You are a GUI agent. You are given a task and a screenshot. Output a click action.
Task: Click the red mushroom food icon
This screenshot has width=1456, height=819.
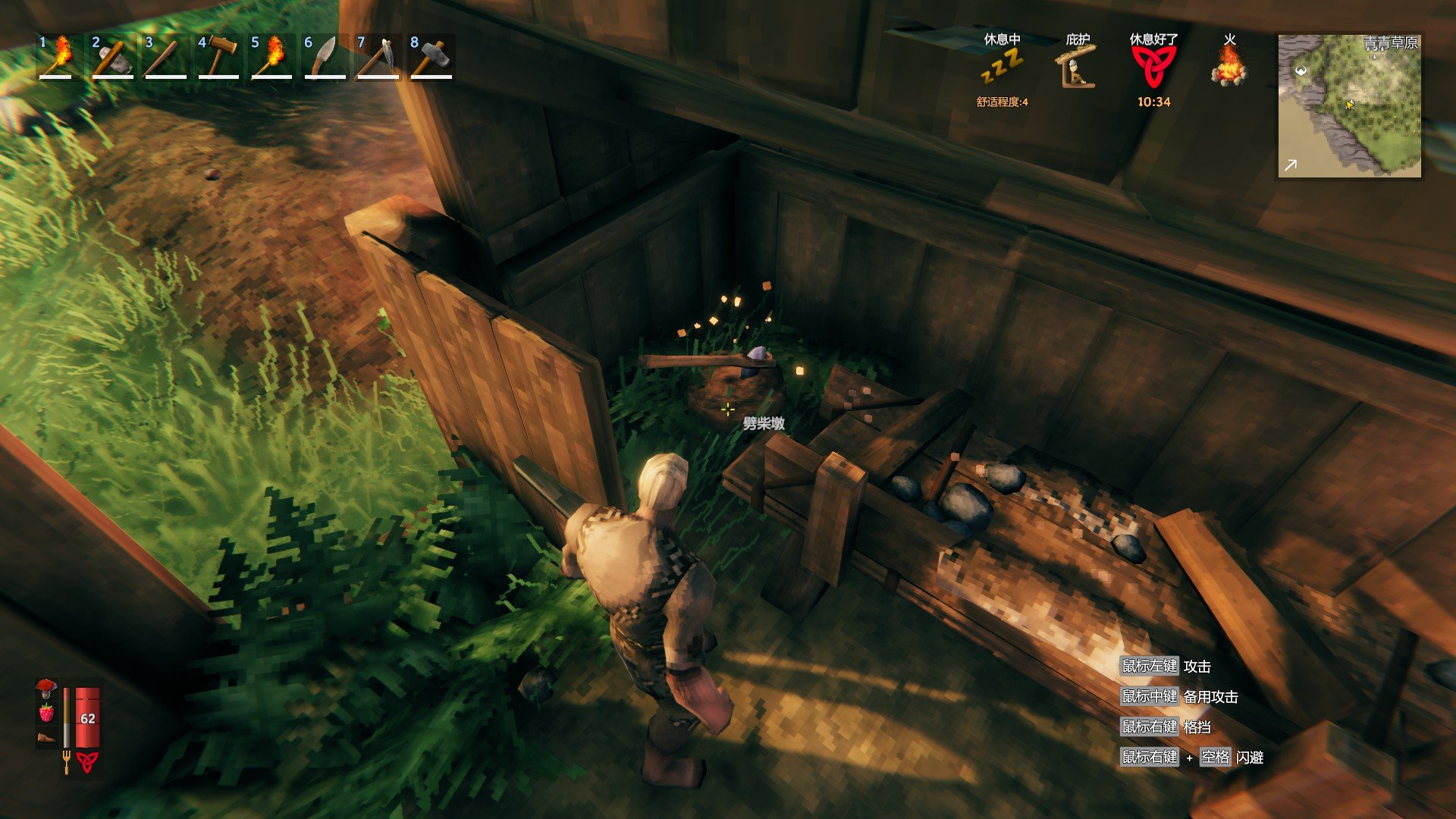click(46, 689)
